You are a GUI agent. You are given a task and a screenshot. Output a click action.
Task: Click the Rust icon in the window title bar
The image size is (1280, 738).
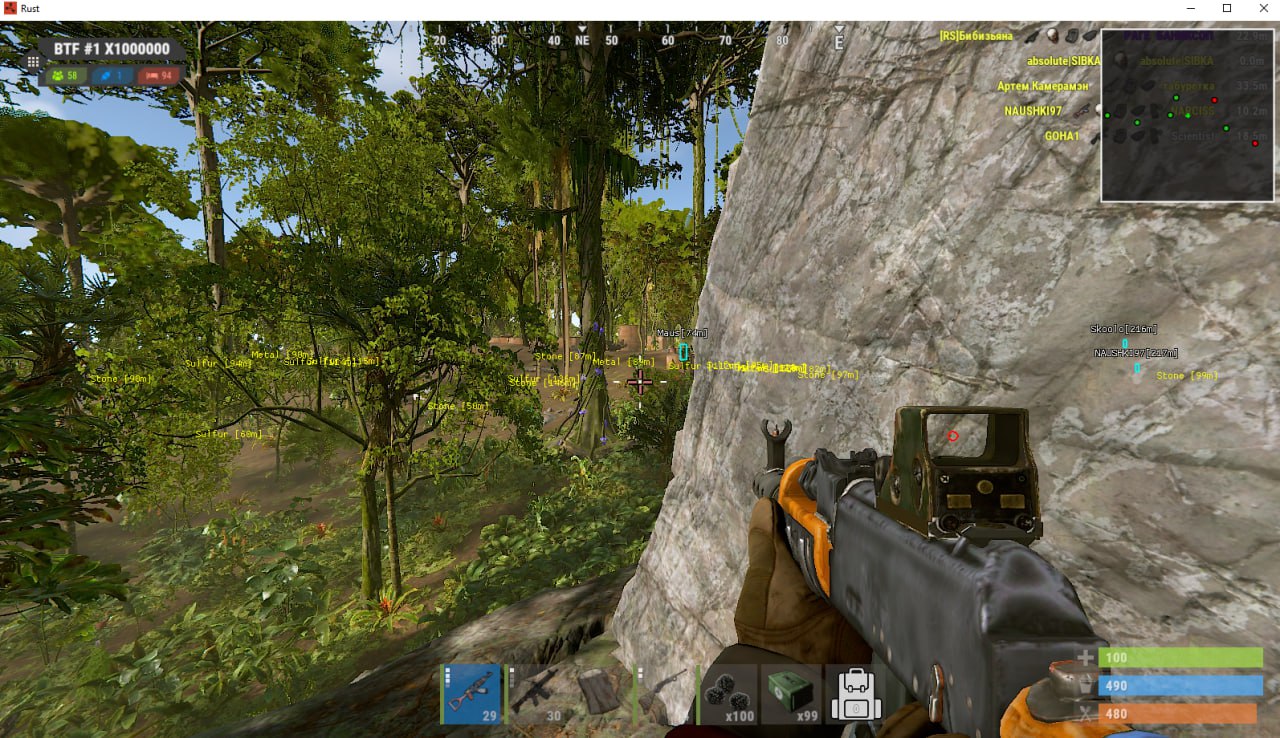[x=9, y=7]
